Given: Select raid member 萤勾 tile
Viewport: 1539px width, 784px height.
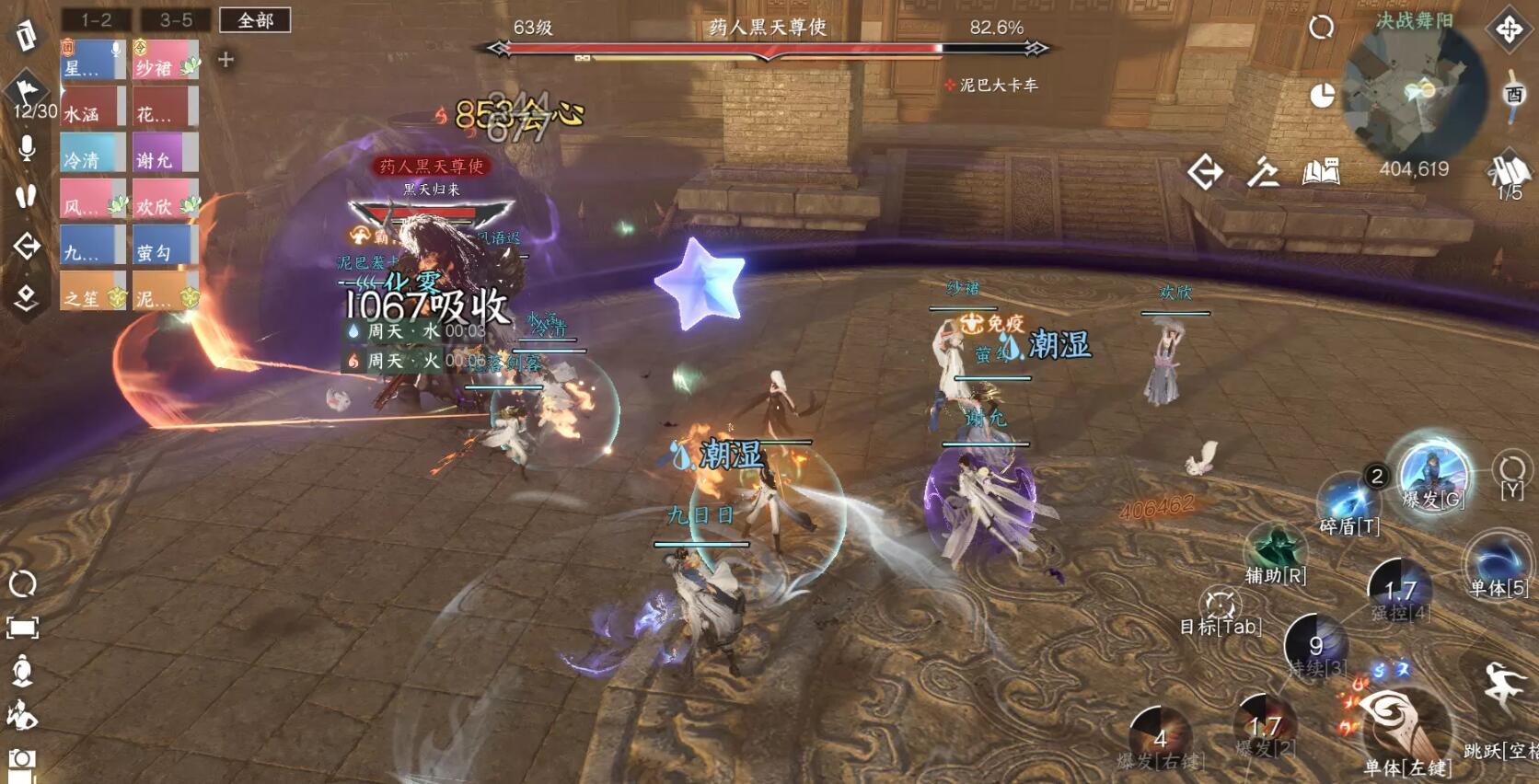Looking at the screenshot, I should coord(166,246).
